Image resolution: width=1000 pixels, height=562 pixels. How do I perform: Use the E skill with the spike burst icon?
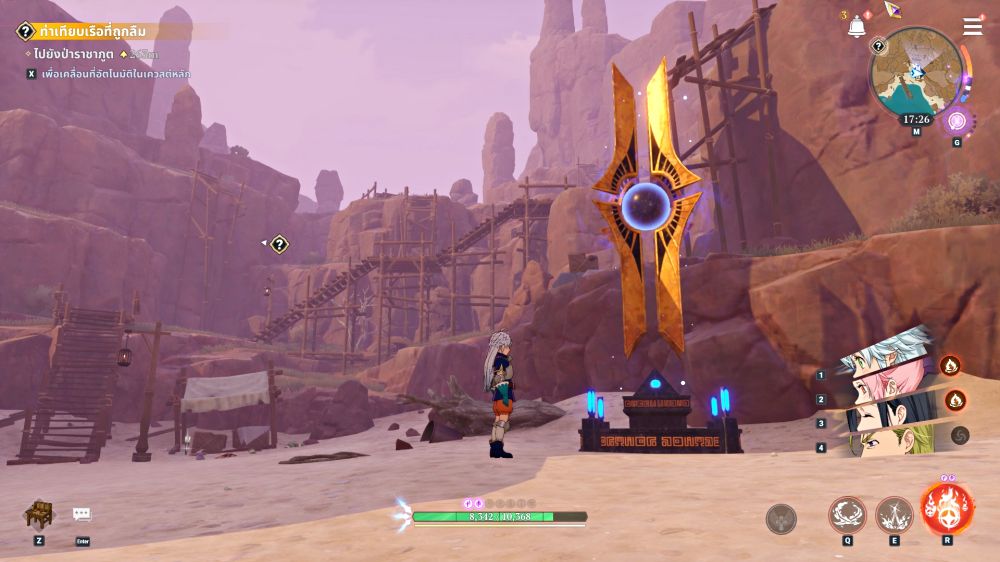pyautogui.click(x=894, y=516)
